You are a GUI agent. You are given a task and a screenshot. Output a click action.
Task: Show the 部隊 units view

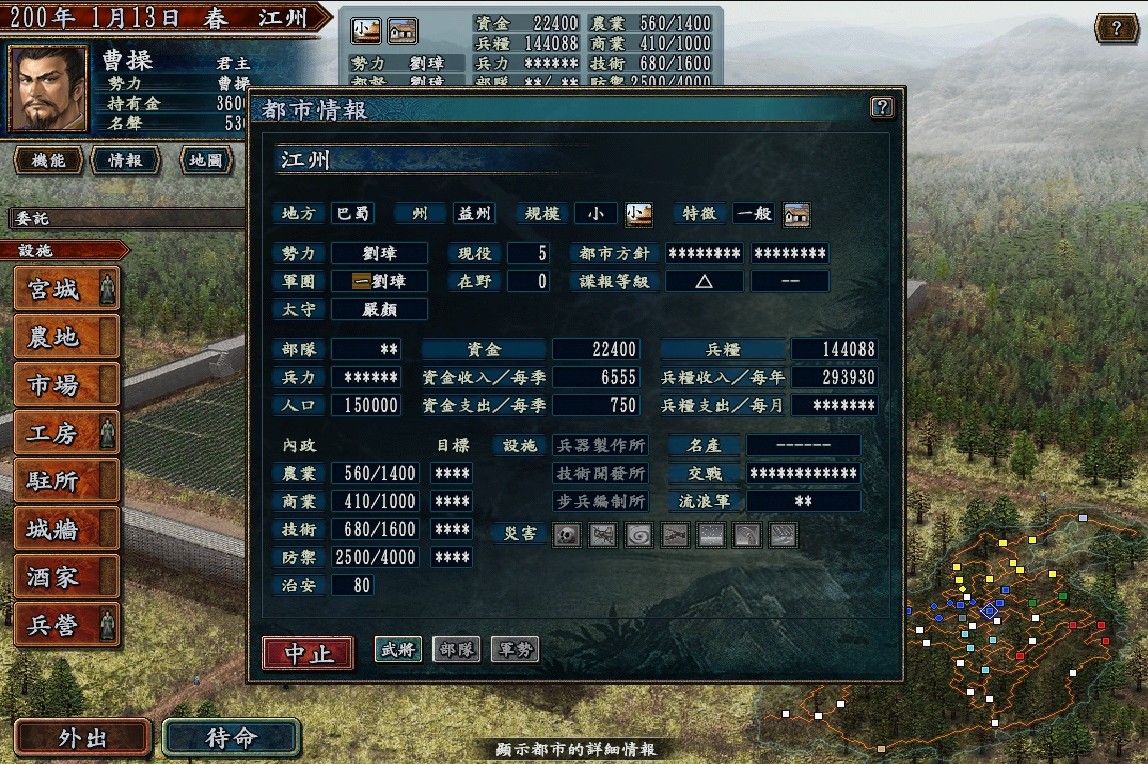(x=456, y=650)
